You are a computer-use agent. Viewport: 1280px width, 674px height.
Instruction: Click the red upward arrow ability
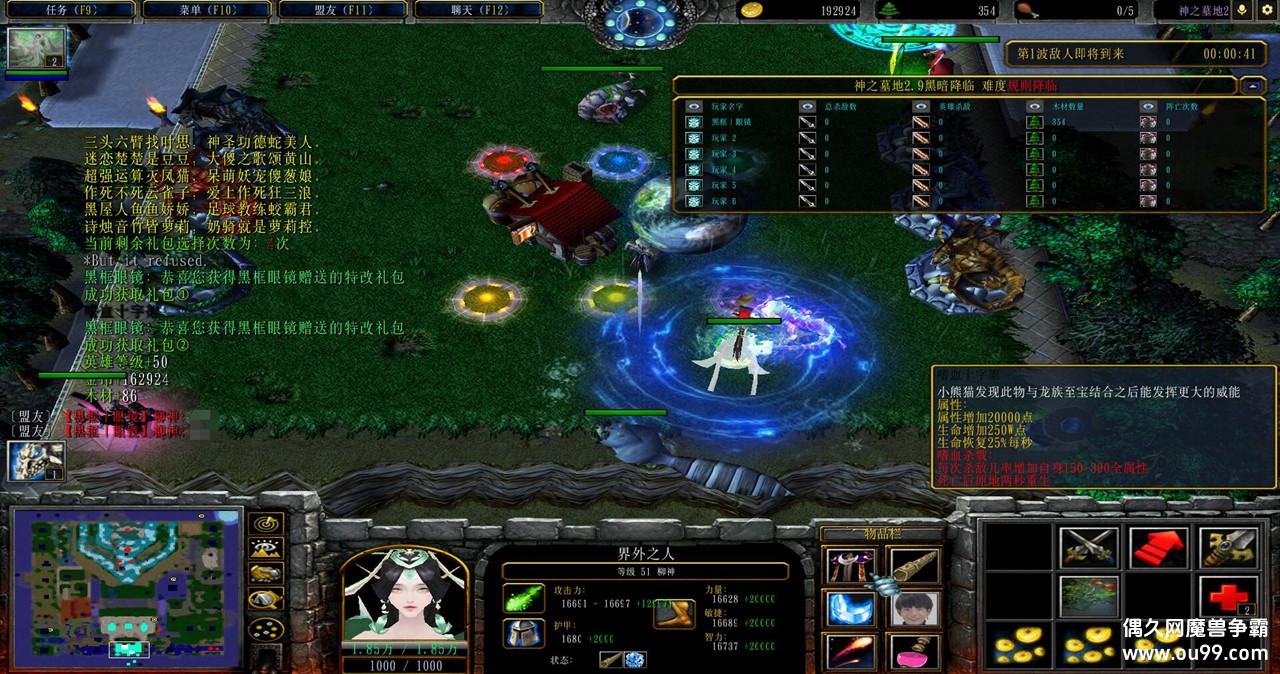click(1158, 547)
